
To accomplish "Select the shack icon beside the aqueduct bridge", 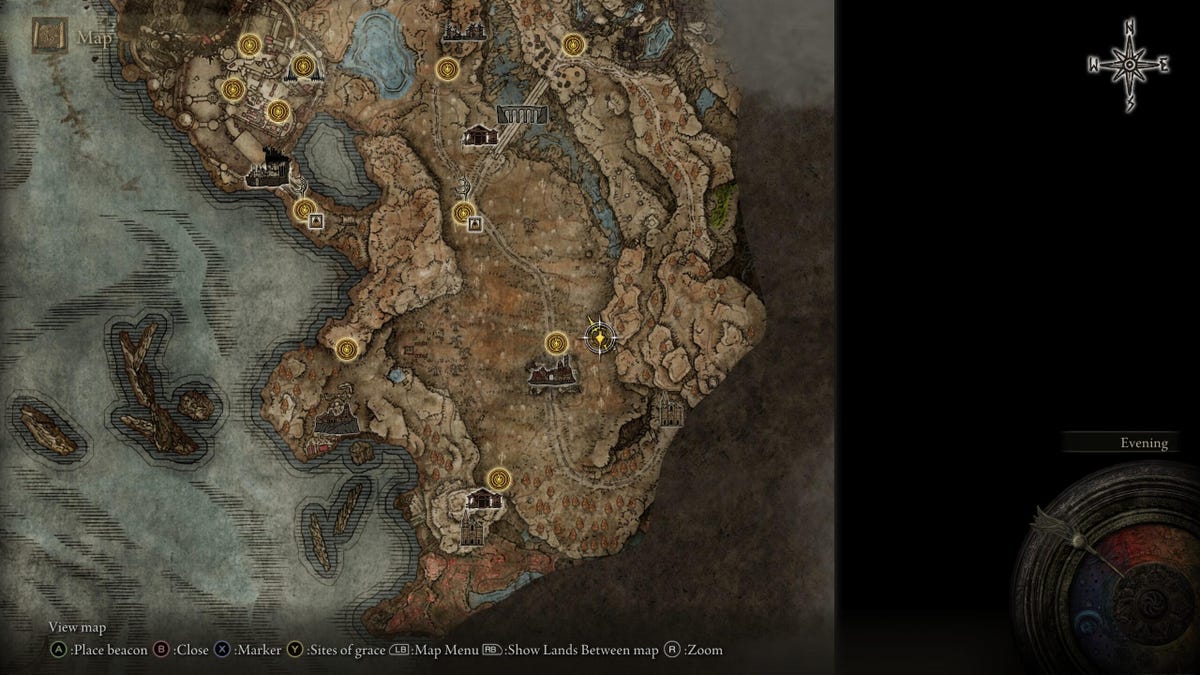I will pos(480,135).
